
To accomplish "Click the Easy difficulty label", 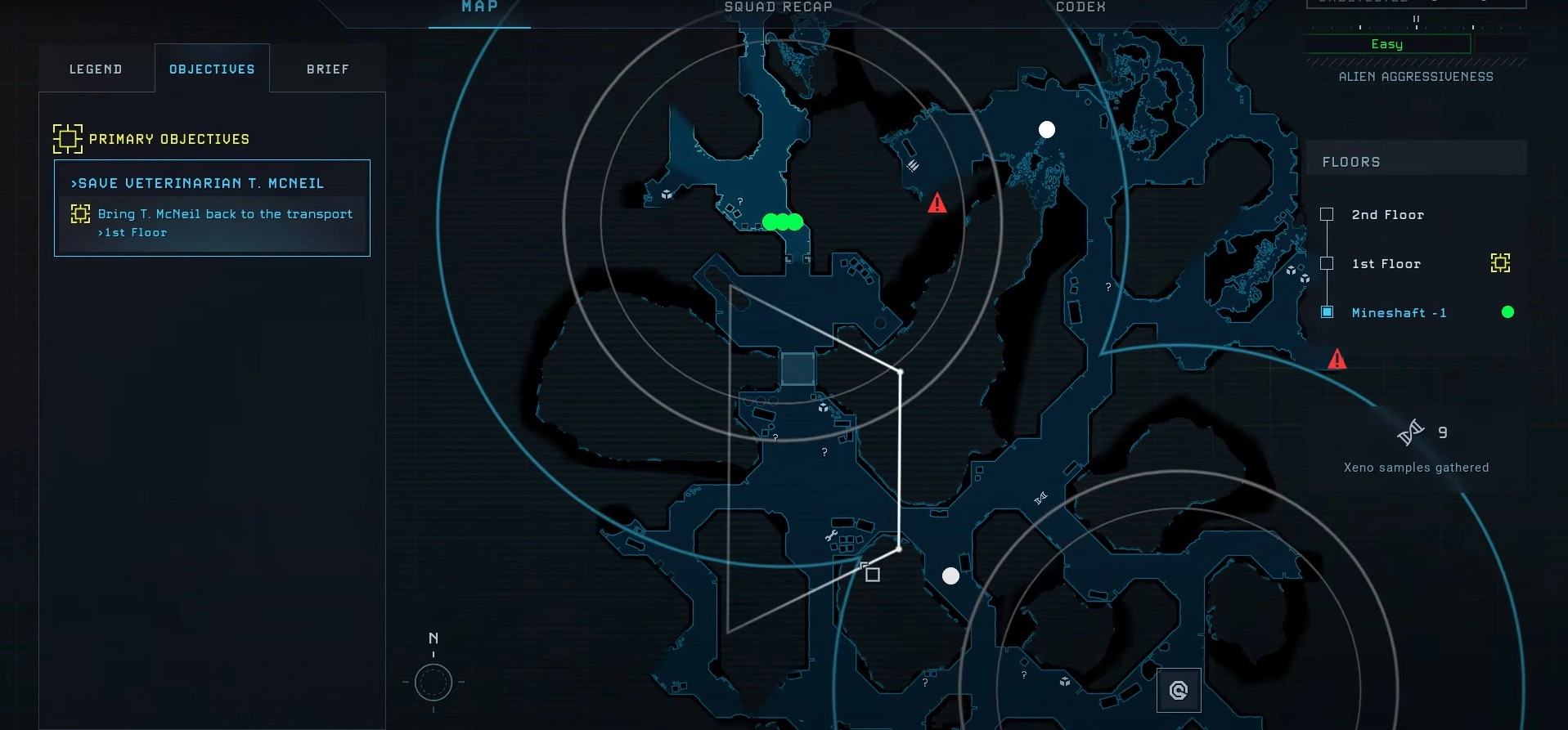I will (1388, 45).
